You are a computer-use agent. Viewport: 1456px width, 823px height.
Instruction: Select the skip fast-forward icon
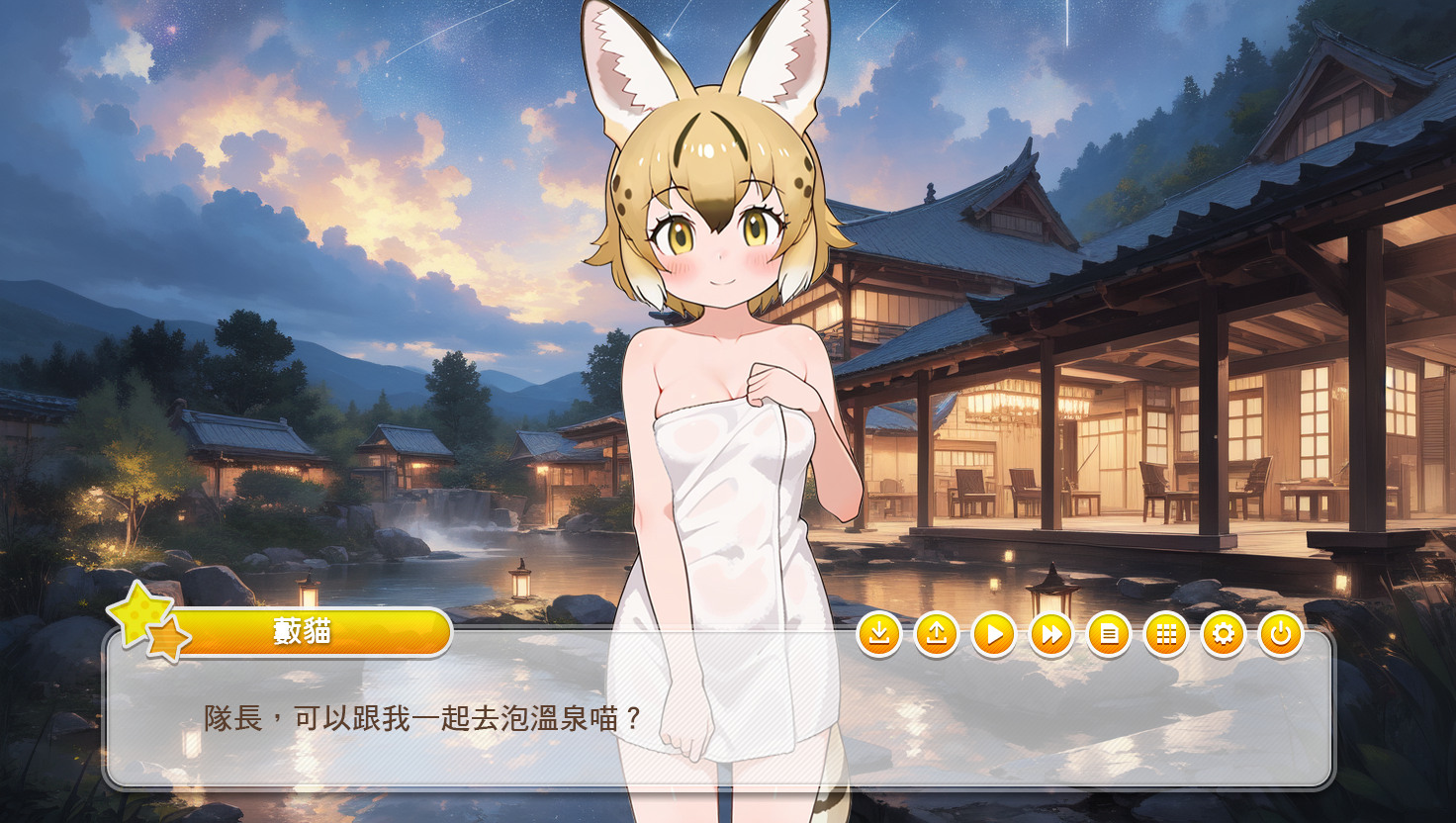[x=1051, y=634]
